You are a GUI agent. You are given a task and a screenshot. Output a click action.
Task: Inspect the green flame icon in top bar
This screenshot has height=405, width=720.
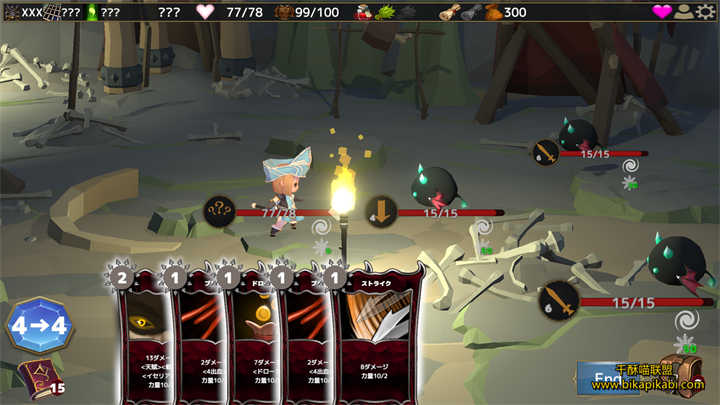[x=92, y=12]
